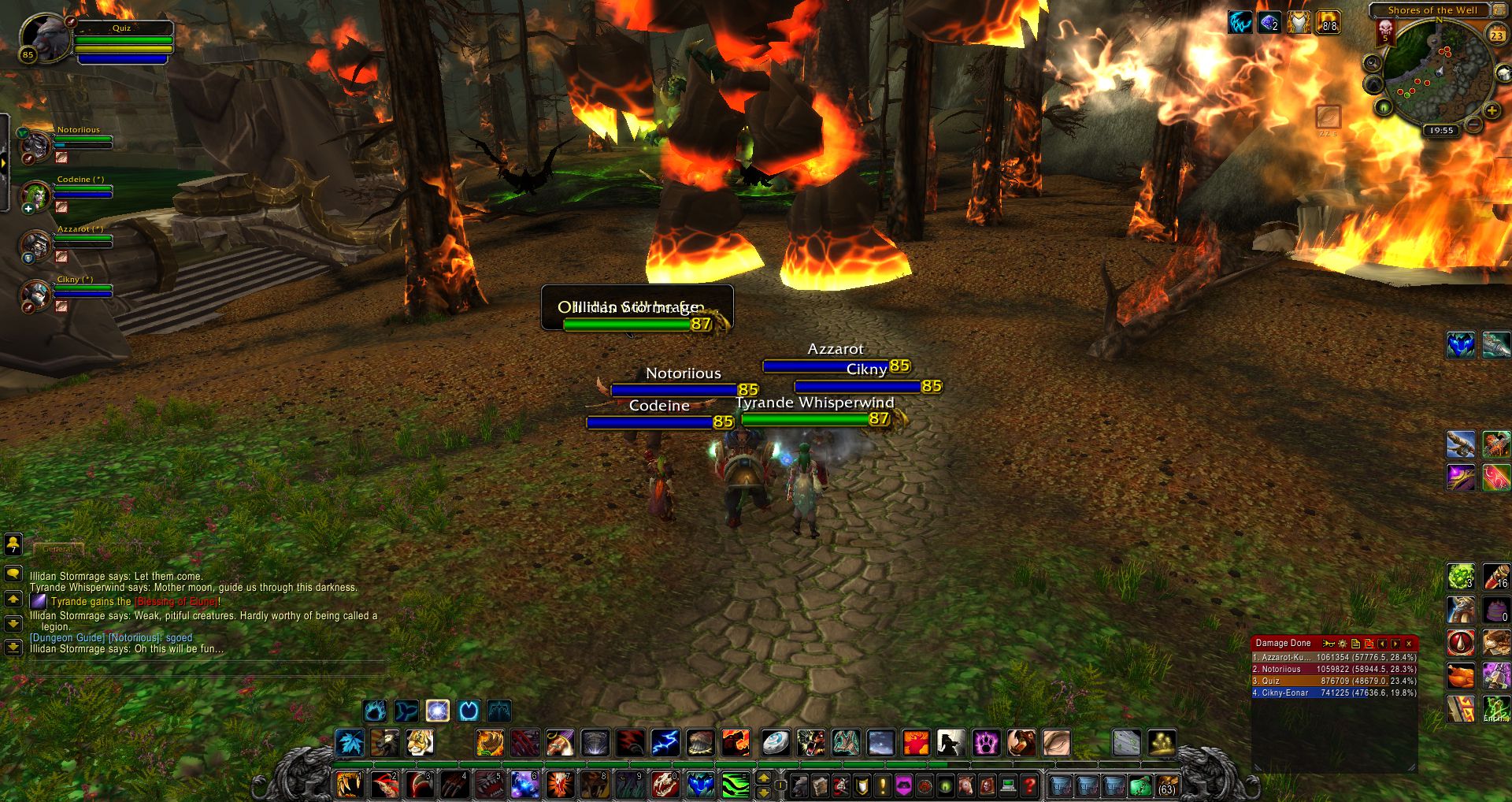Click the 8/8 buff icon
The image size is (1512, 802).
pos(1328,23)
